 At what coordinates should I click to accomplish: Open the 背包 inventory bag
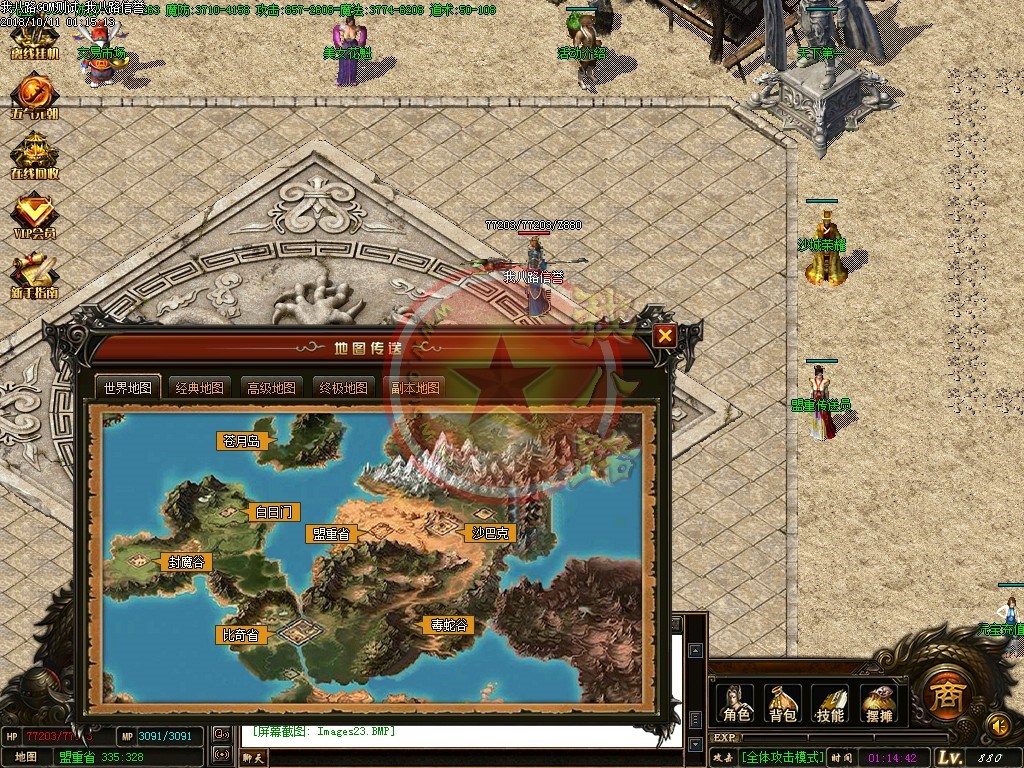point(783,704)
